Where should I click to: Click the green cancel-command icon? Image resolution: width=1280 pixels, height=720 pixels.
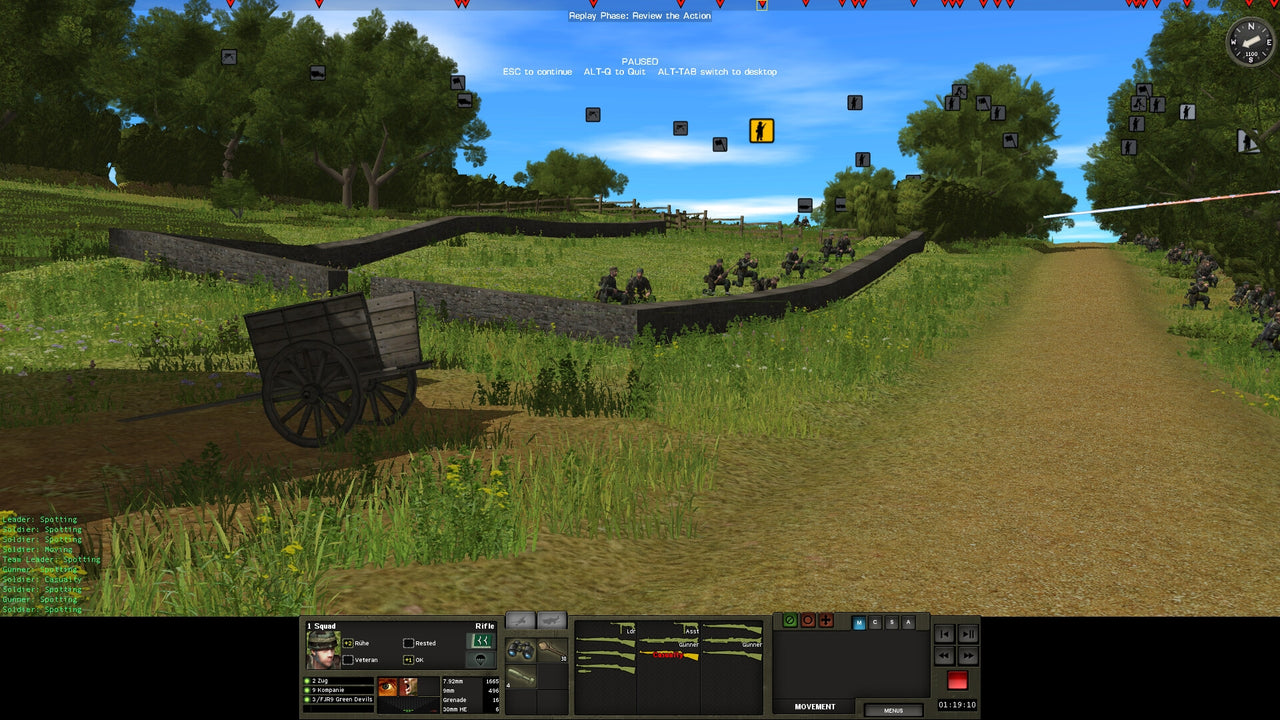[789, 621]
